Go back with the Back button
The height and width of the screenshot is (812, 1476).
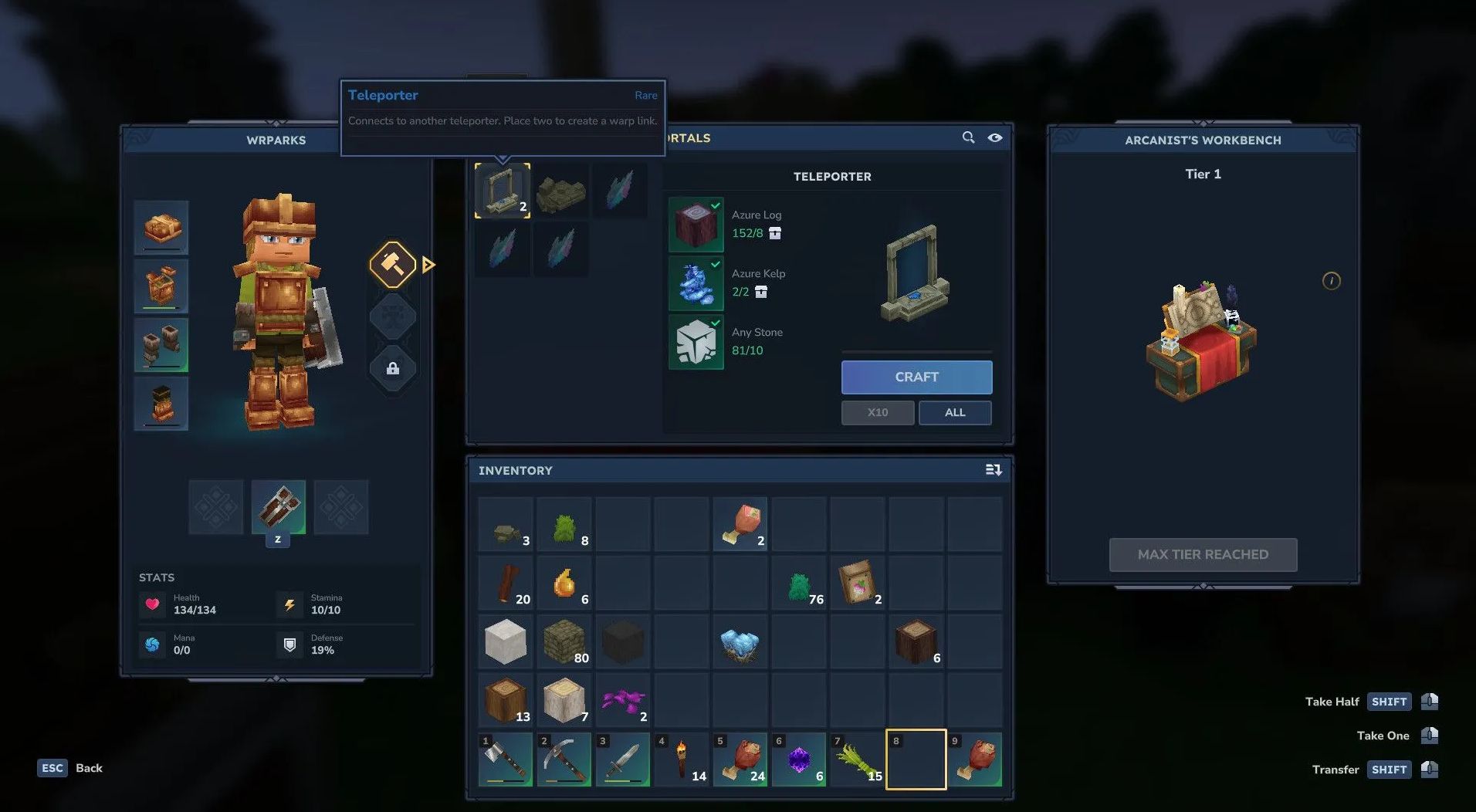[x=71, y=768]
